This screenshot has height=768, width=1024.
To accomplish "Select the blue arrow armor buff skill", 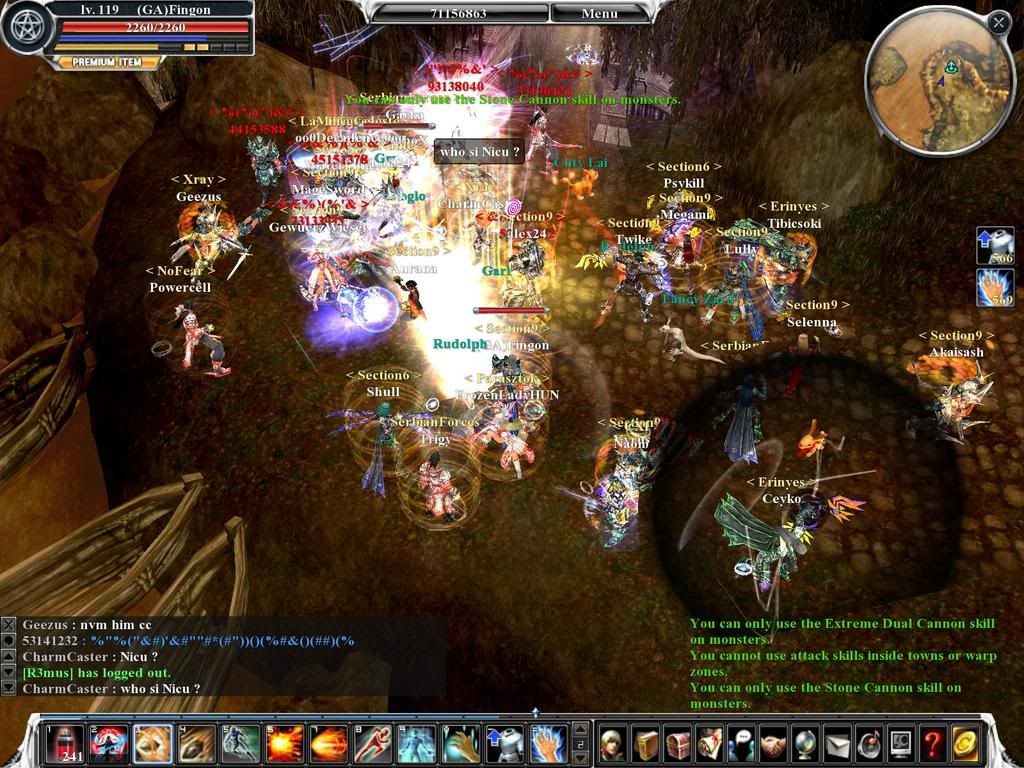I will 503,743.
